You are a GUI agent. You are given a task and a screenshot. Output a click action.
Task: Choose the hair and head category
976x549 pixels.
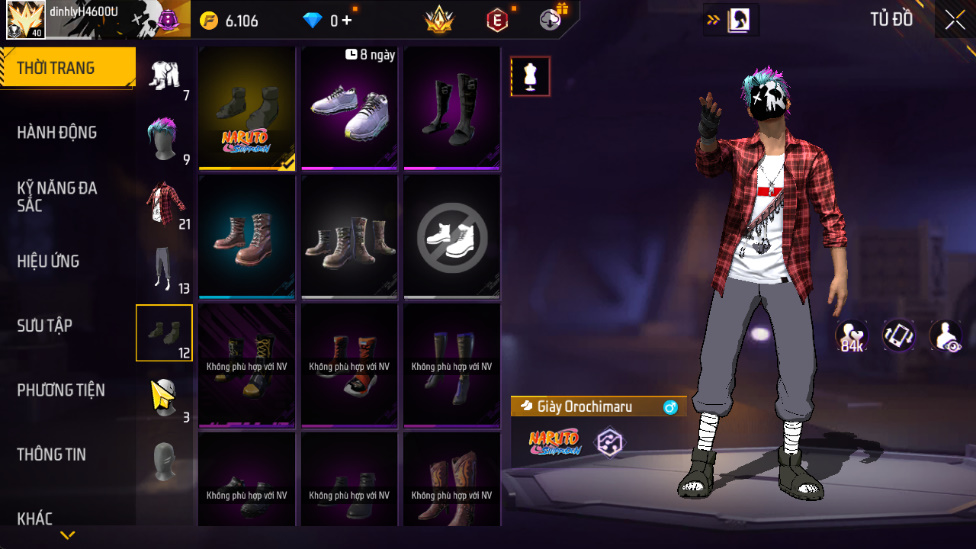click(x=165, y=140)
